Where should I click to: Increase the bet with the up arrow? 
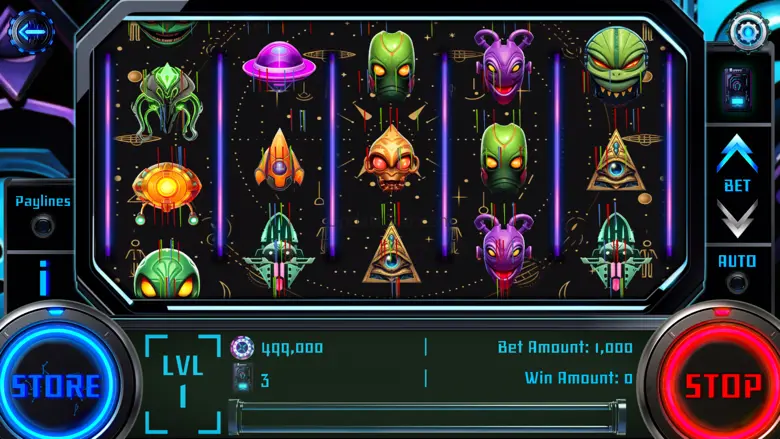click(x=738, y=153)
